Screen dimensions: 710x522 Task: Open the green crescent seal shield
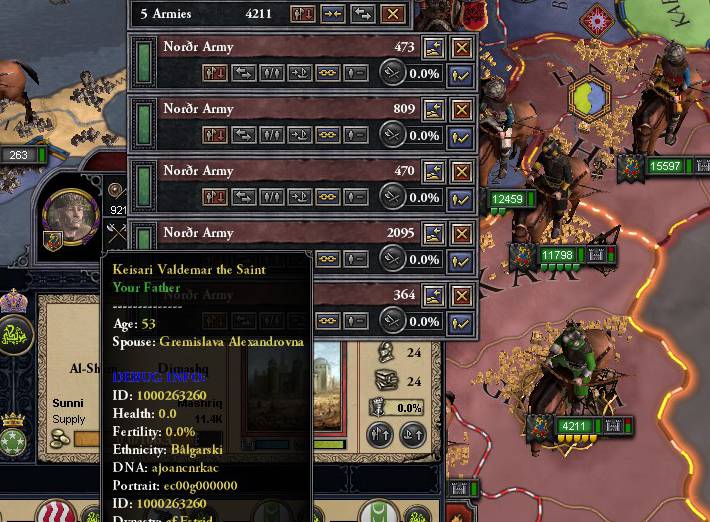click(x=17, y=333)
